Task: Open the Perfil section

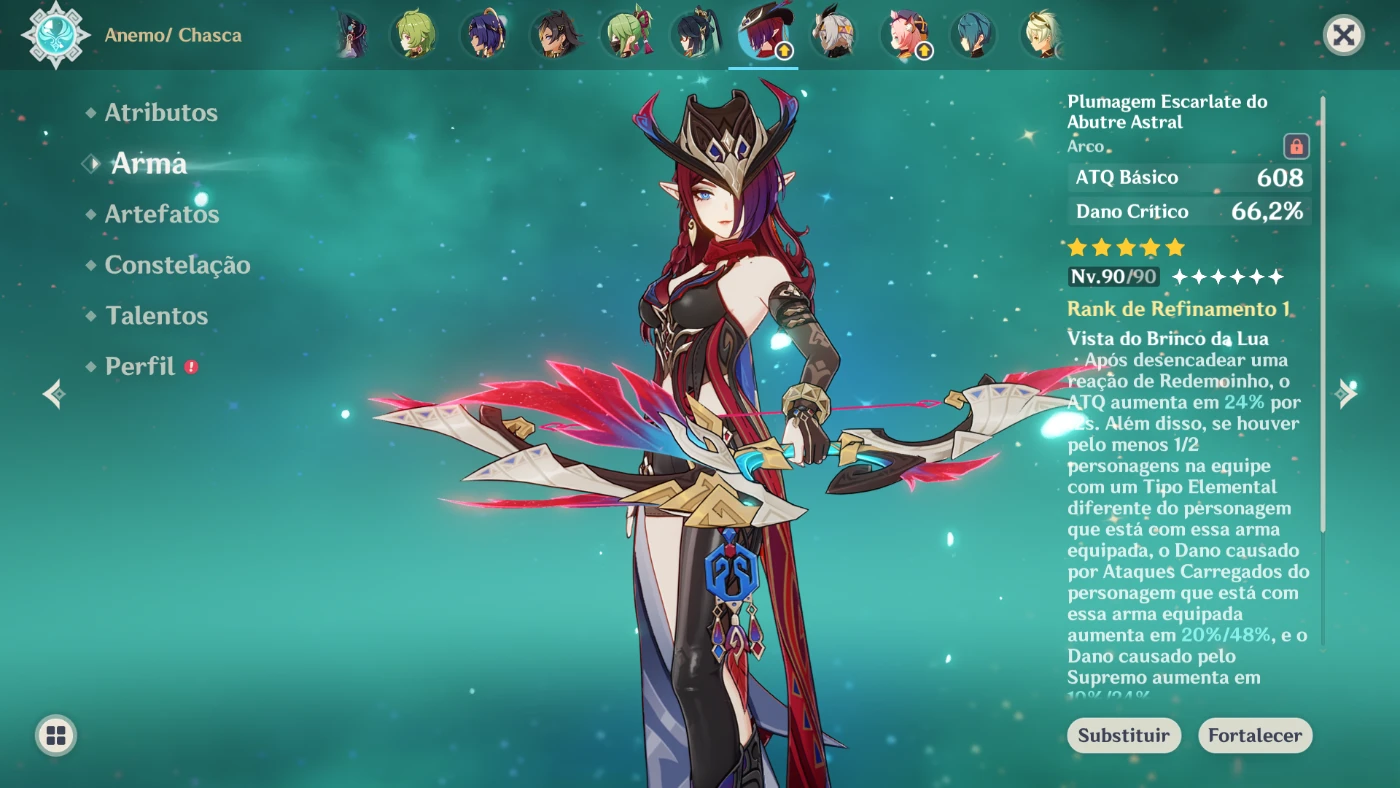Action: 140,367
